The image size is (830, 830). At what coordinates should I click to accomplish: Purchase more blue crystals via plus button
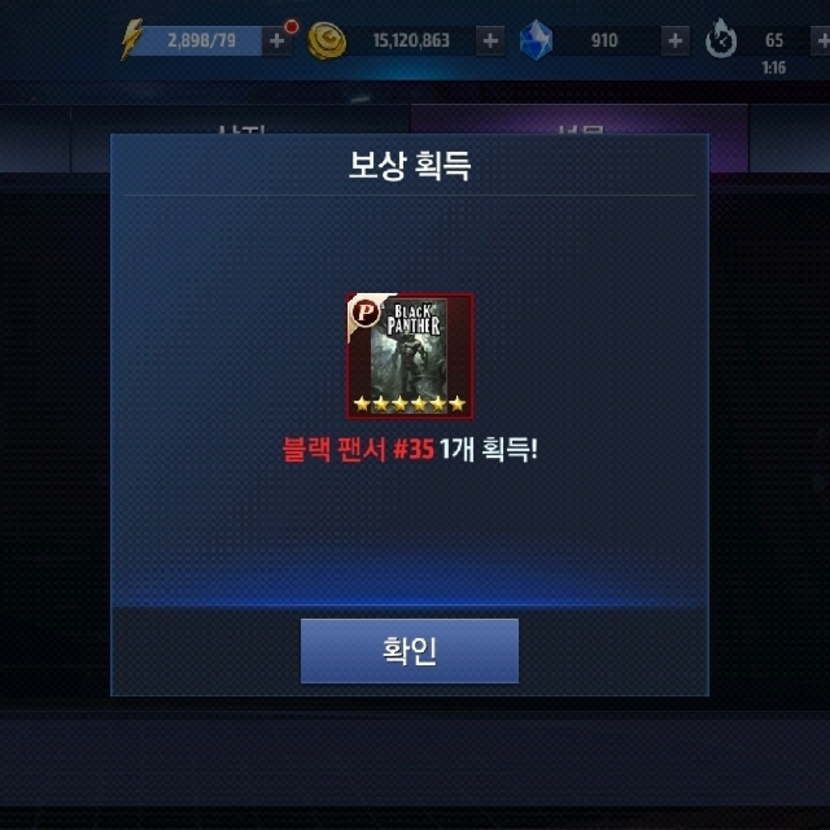click(676, 41)
